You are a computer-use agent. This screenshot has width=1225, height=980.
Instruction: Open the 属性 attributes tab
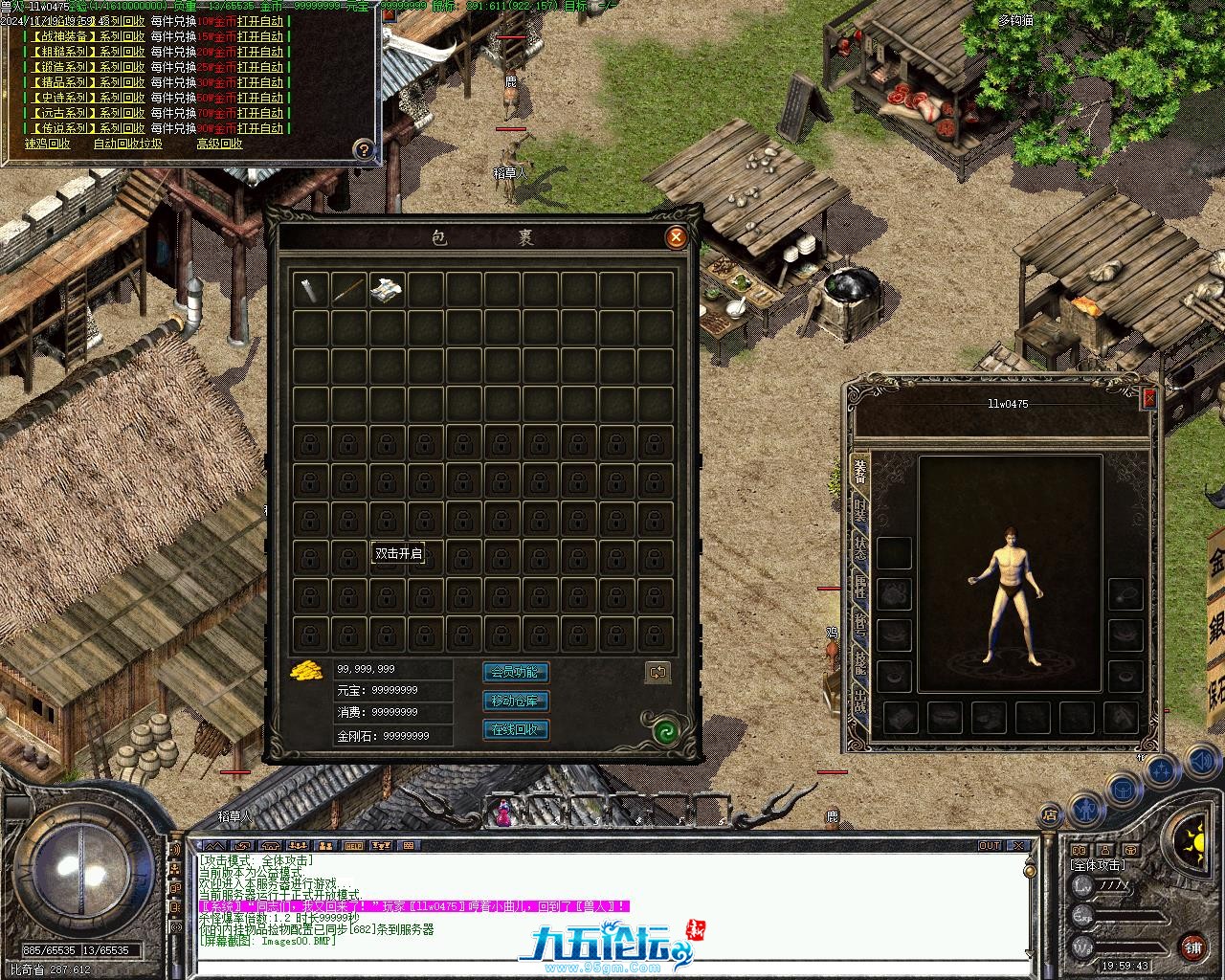click(860, 587)
